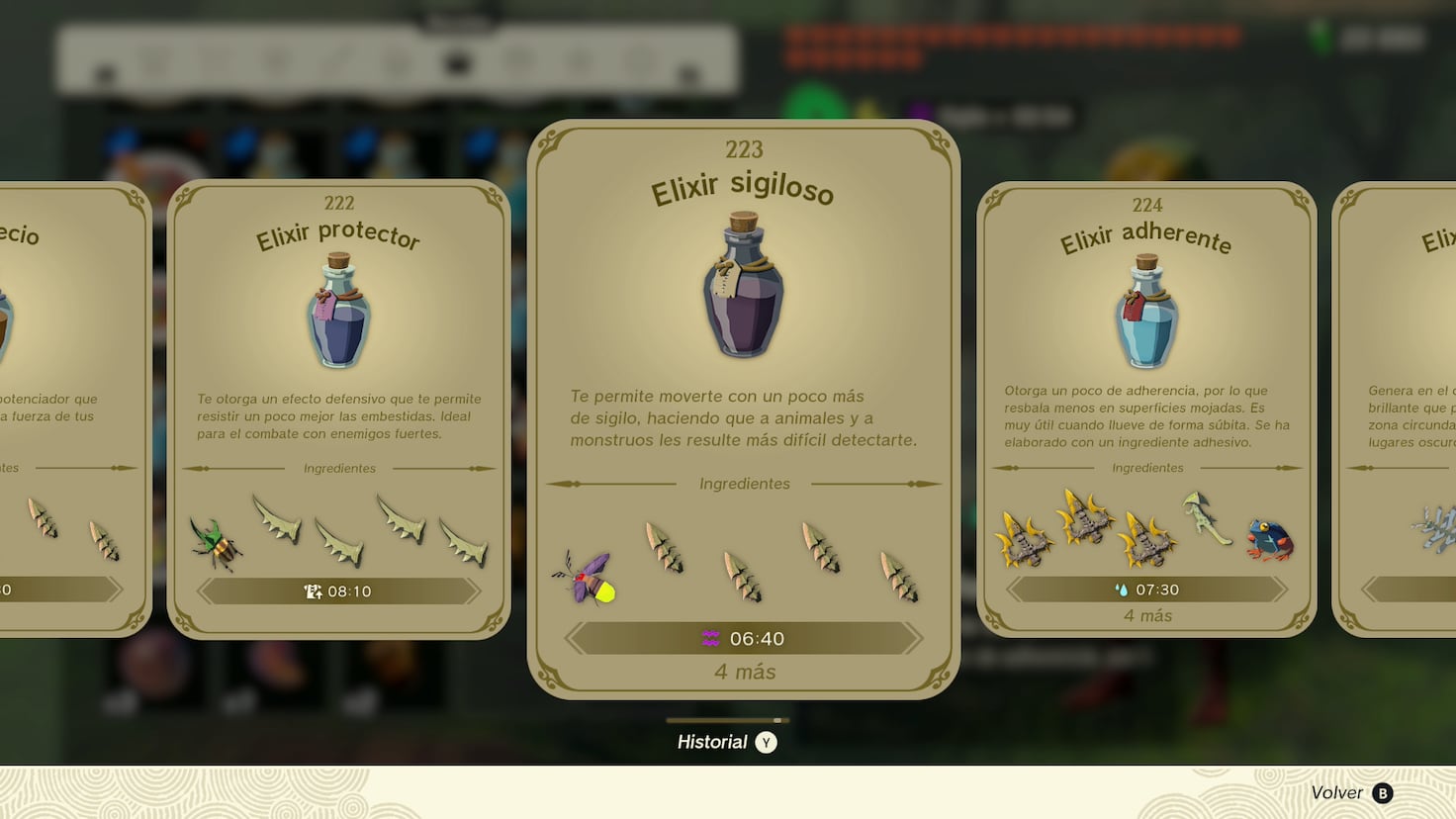Open the Historial panel
The width and height of the screenshot is (1456, 819).
727,742
